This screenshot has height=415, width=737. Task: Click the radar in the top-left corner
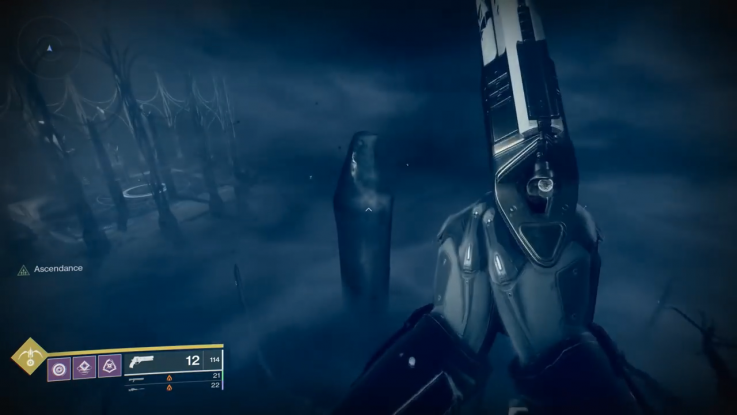(50, 48)
